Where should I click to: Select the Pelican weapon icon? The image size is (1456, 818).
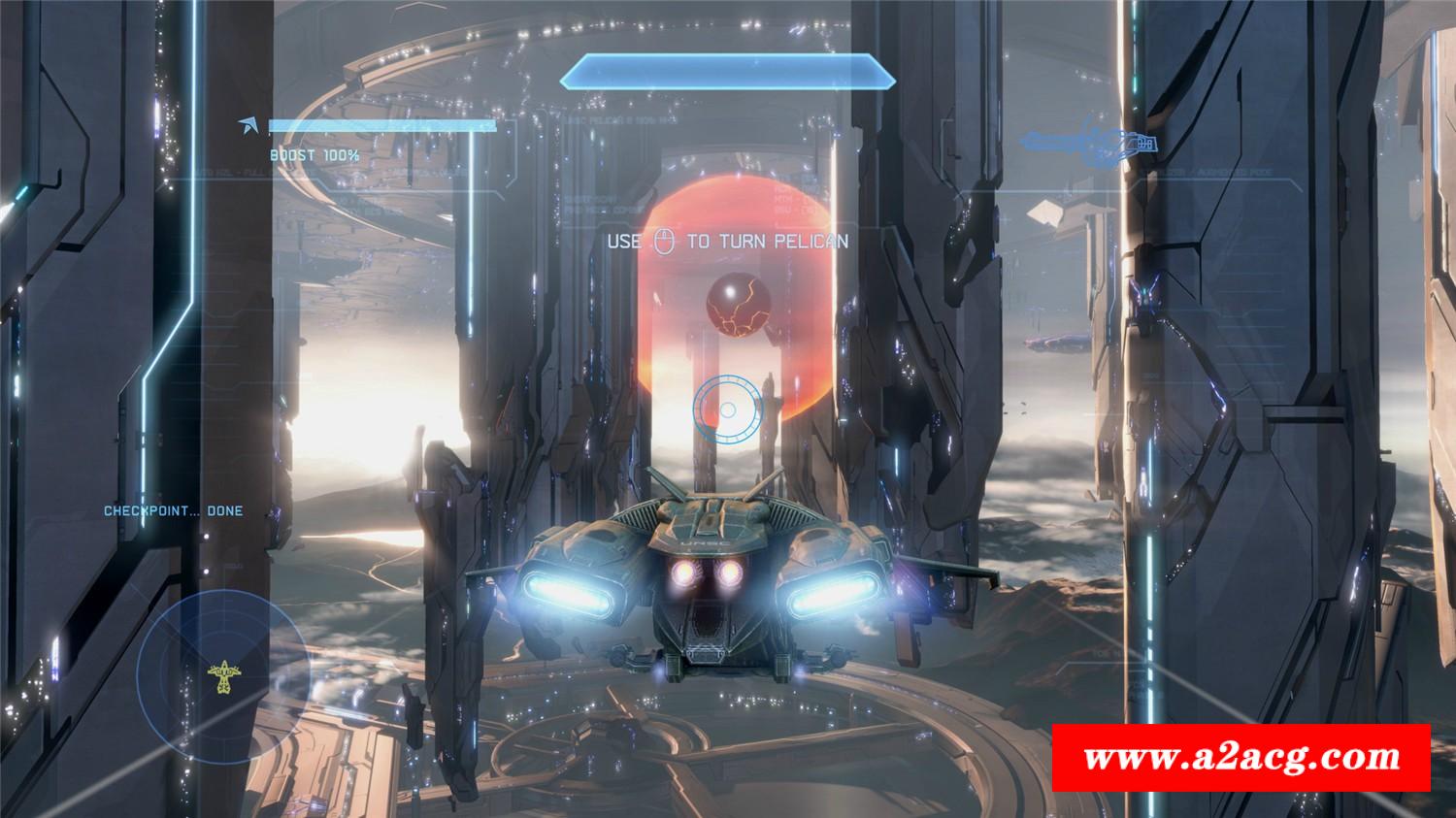[1091, 144]
